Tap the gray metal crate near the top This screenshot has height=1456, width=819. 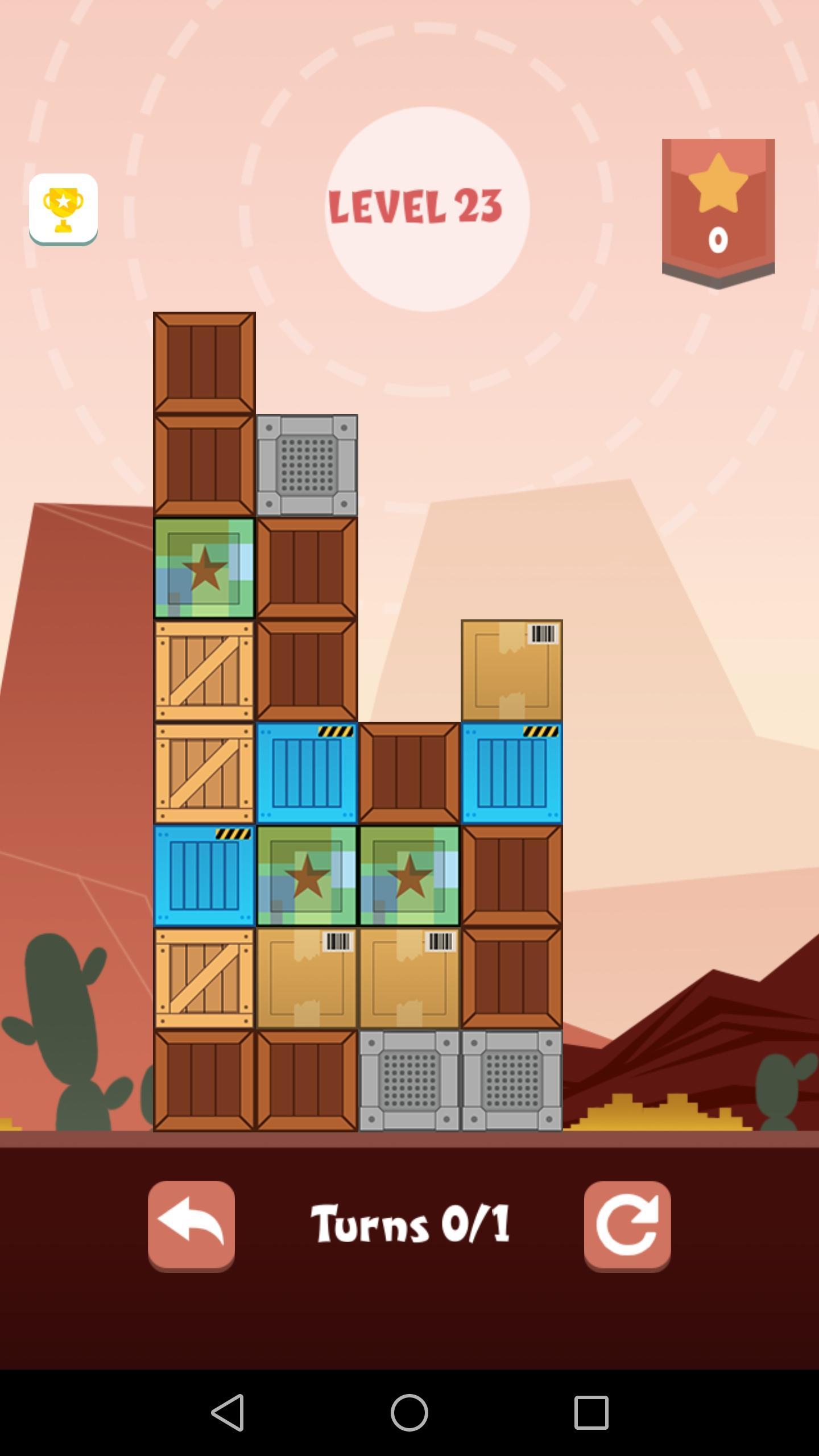point(307,466)
